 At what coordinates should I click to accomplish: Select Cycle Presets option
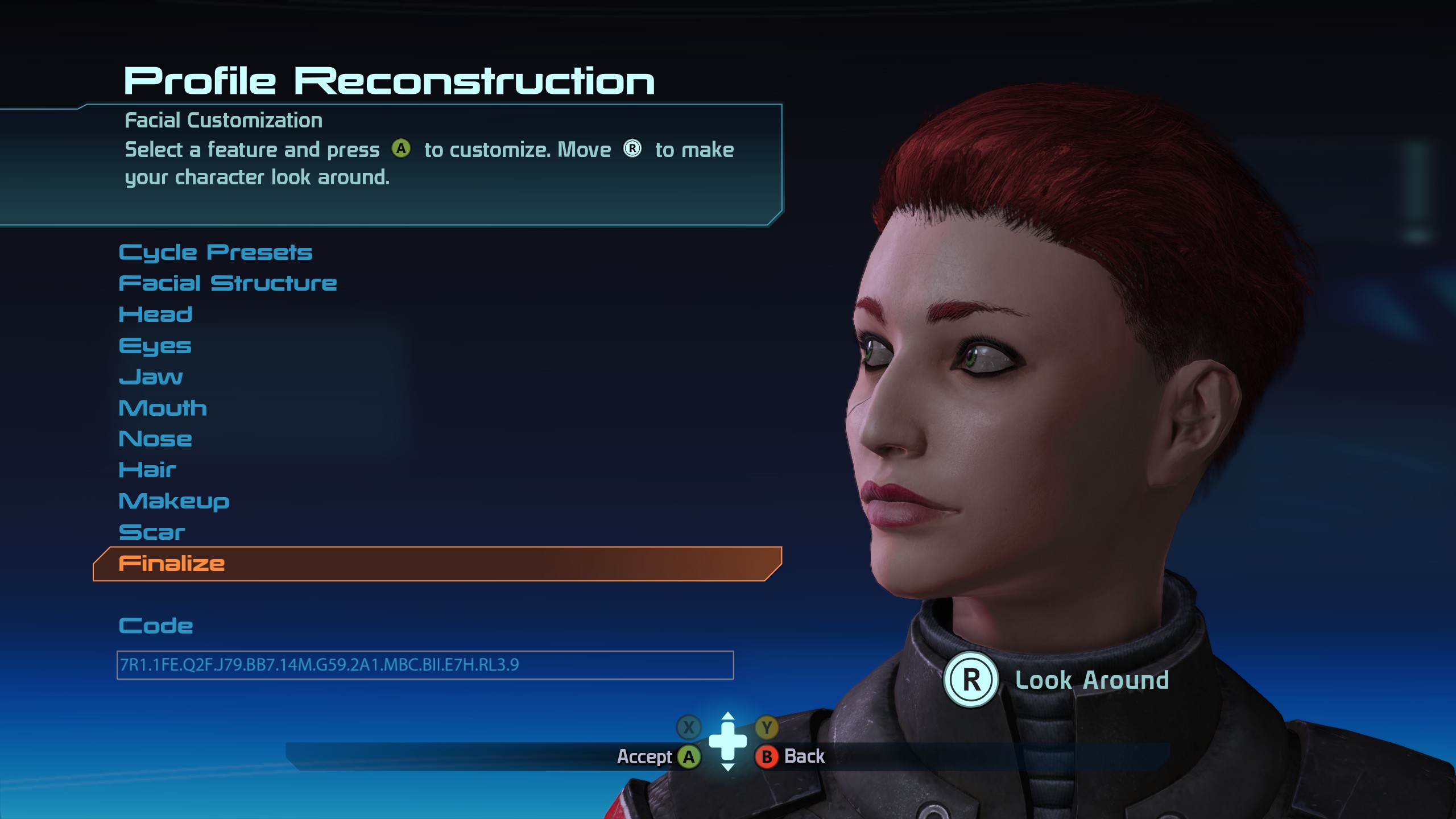point(216,253)
